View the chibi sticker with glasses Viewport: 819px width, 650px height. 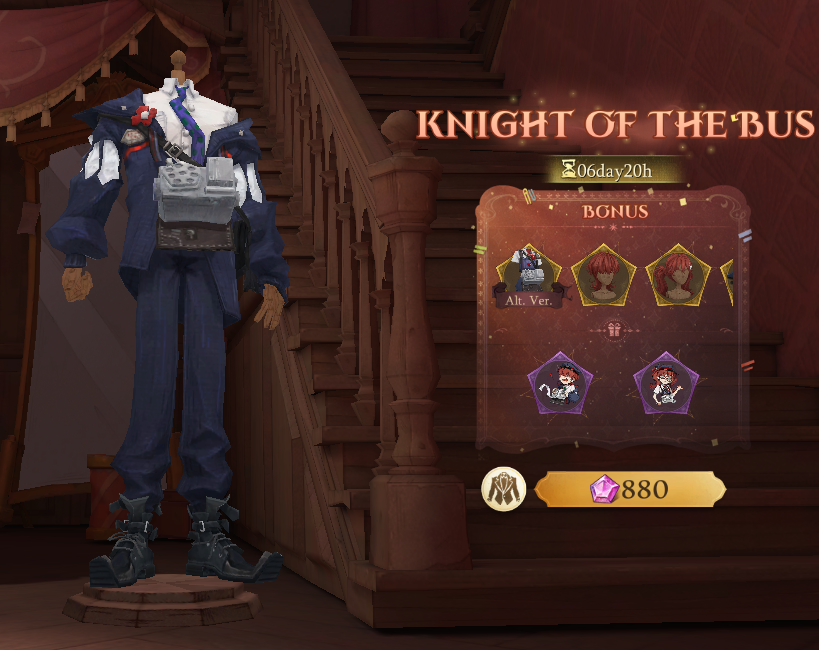tap(666, 385)
